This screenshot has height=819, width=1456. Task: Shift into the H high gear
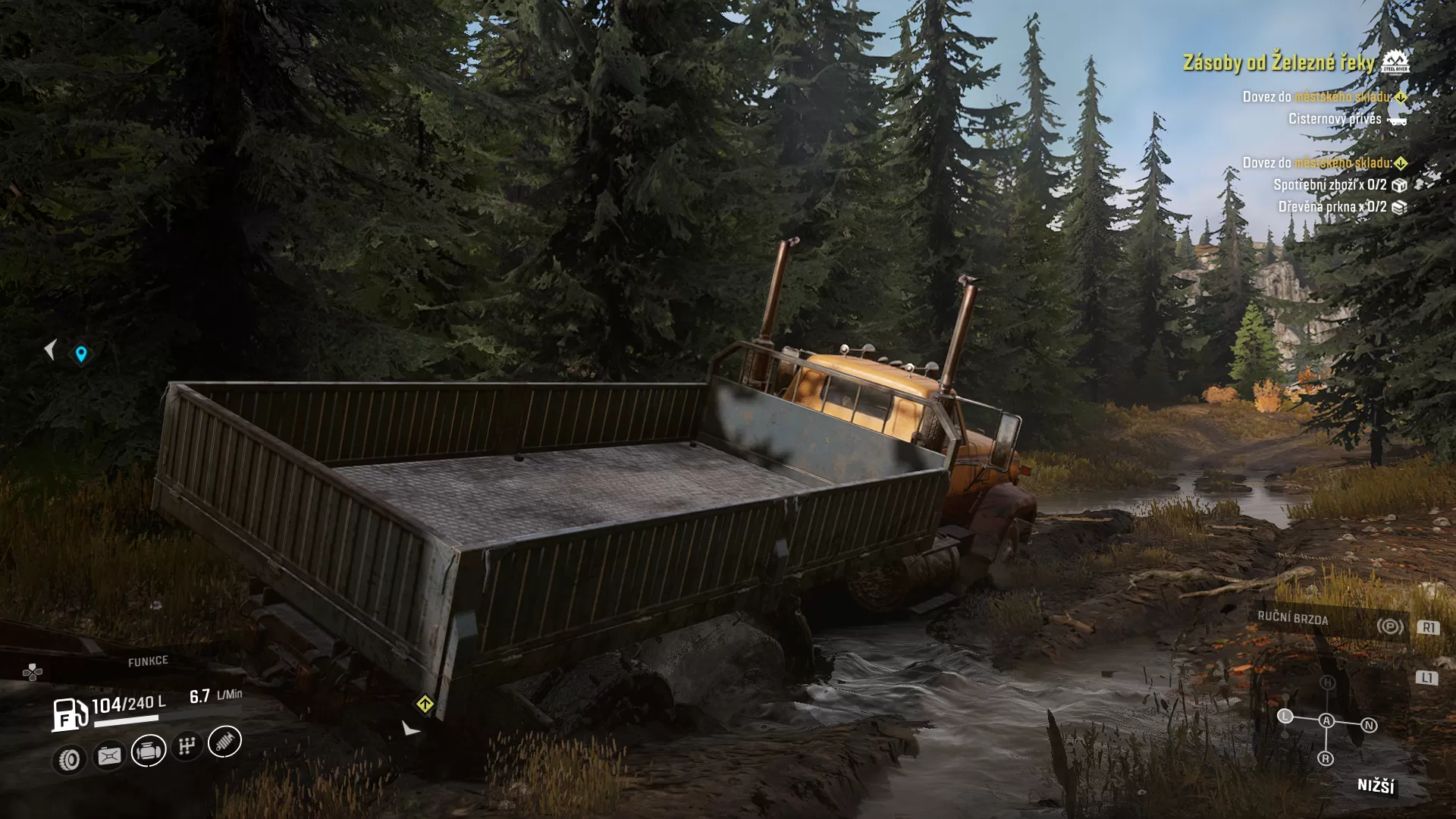tap(1327, 682)
